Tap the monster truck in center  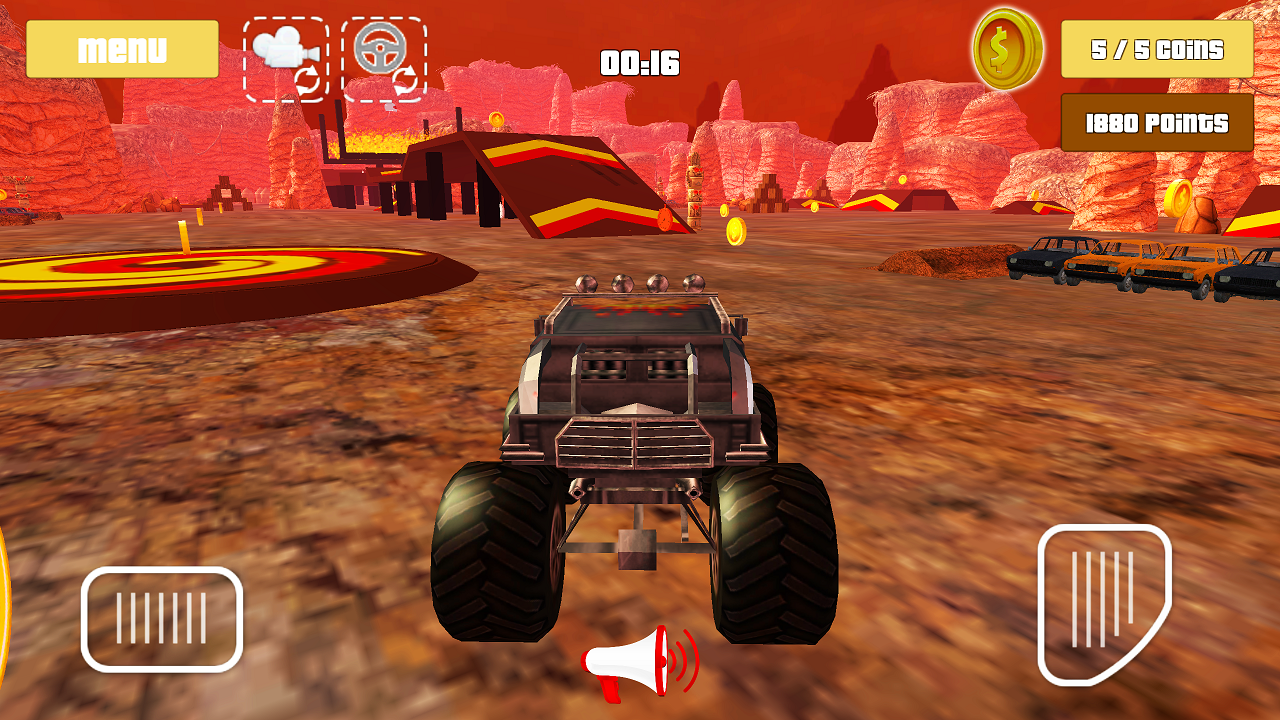pyautogui.click(x=630, y=440)
